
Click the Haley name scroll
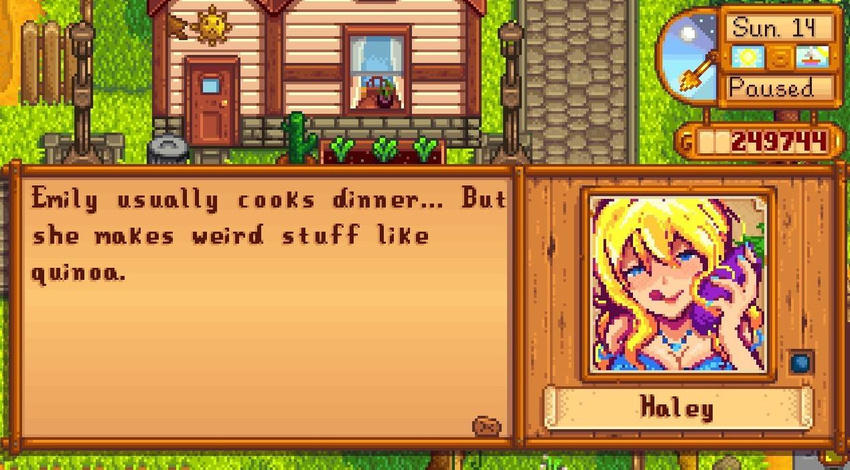[678, 408]
